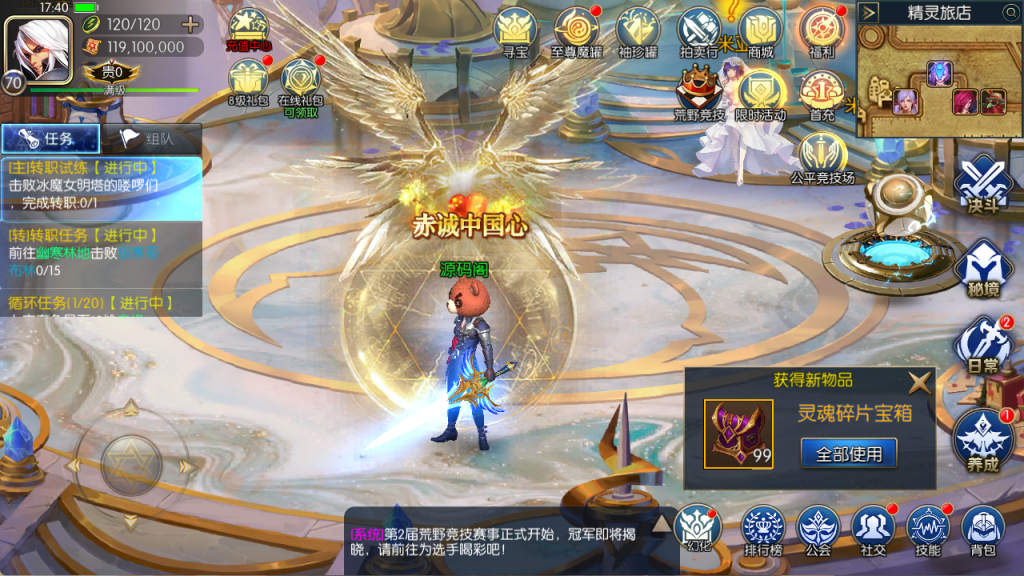1024x576 pixels.
Task: Click 全部使用 to use all items
Action: (x=849, y=454)
